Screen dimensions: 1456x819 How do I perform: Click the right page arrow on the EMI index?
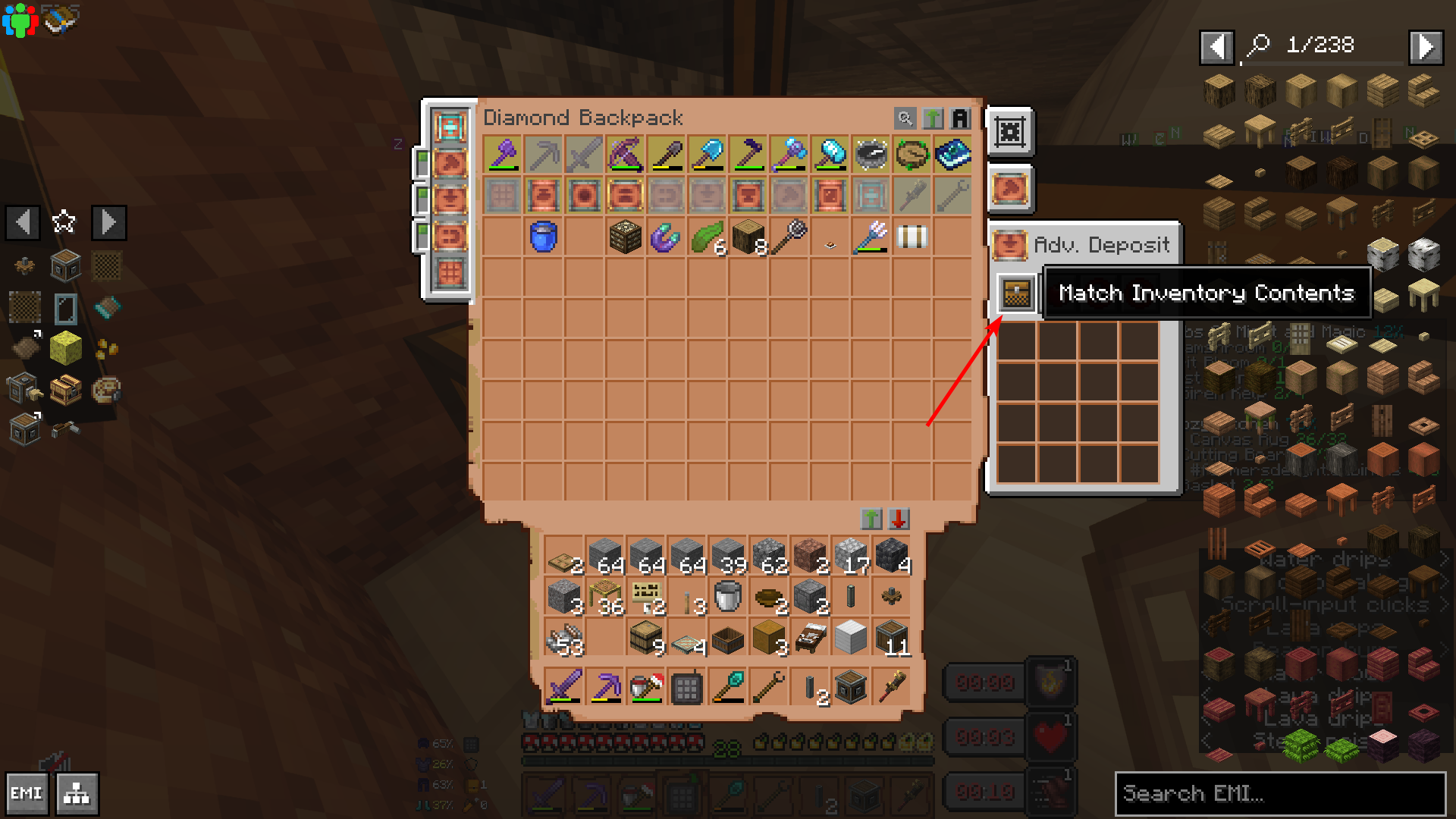1425,46
